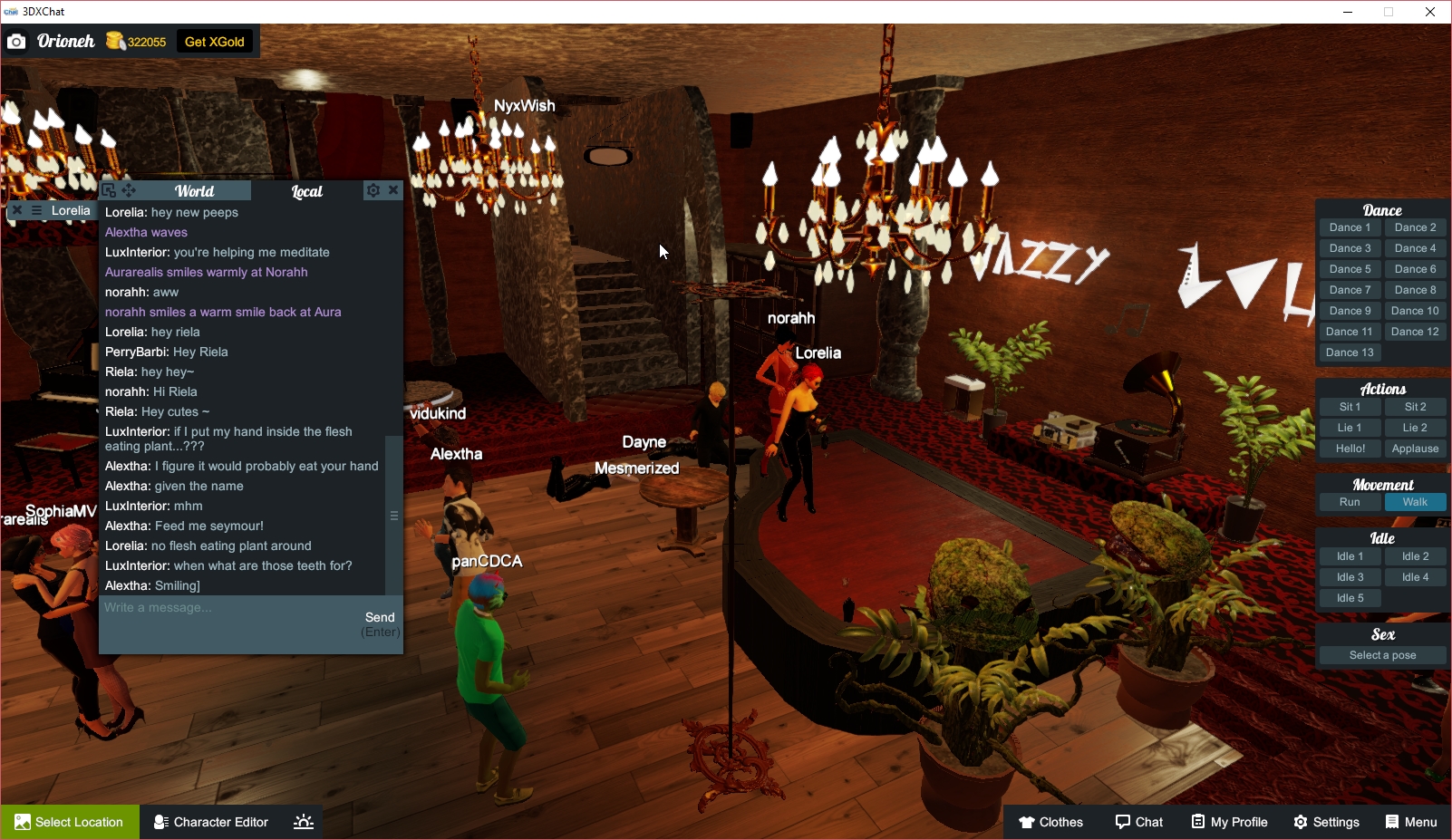The width and height of the screenshot is (1452, 840).
Task: Open the Lorelia tab hamburger menu
Action: [x=34, y=209]
